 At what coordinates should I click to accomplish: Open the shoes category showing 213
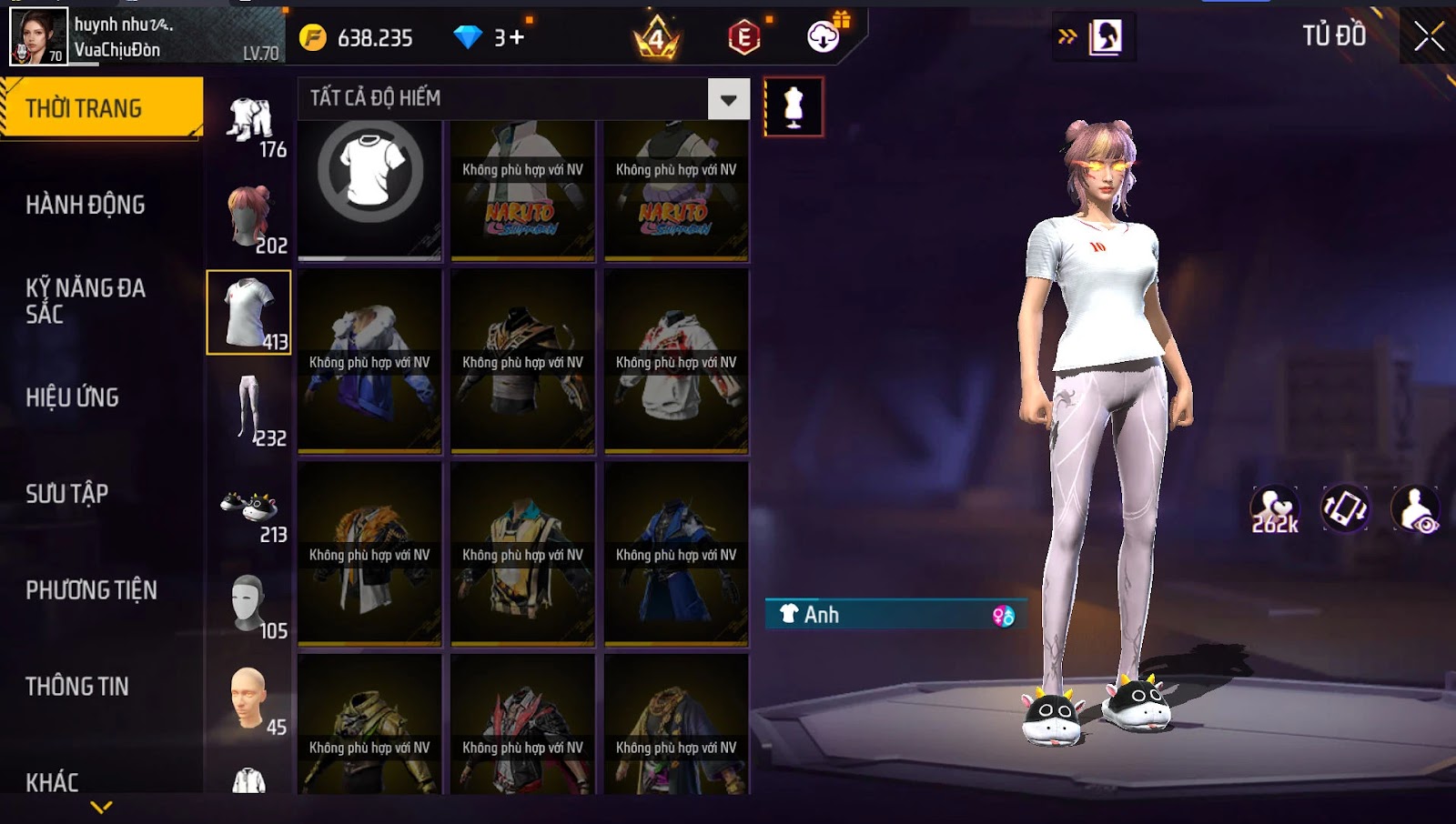click(x=250, y=511)
